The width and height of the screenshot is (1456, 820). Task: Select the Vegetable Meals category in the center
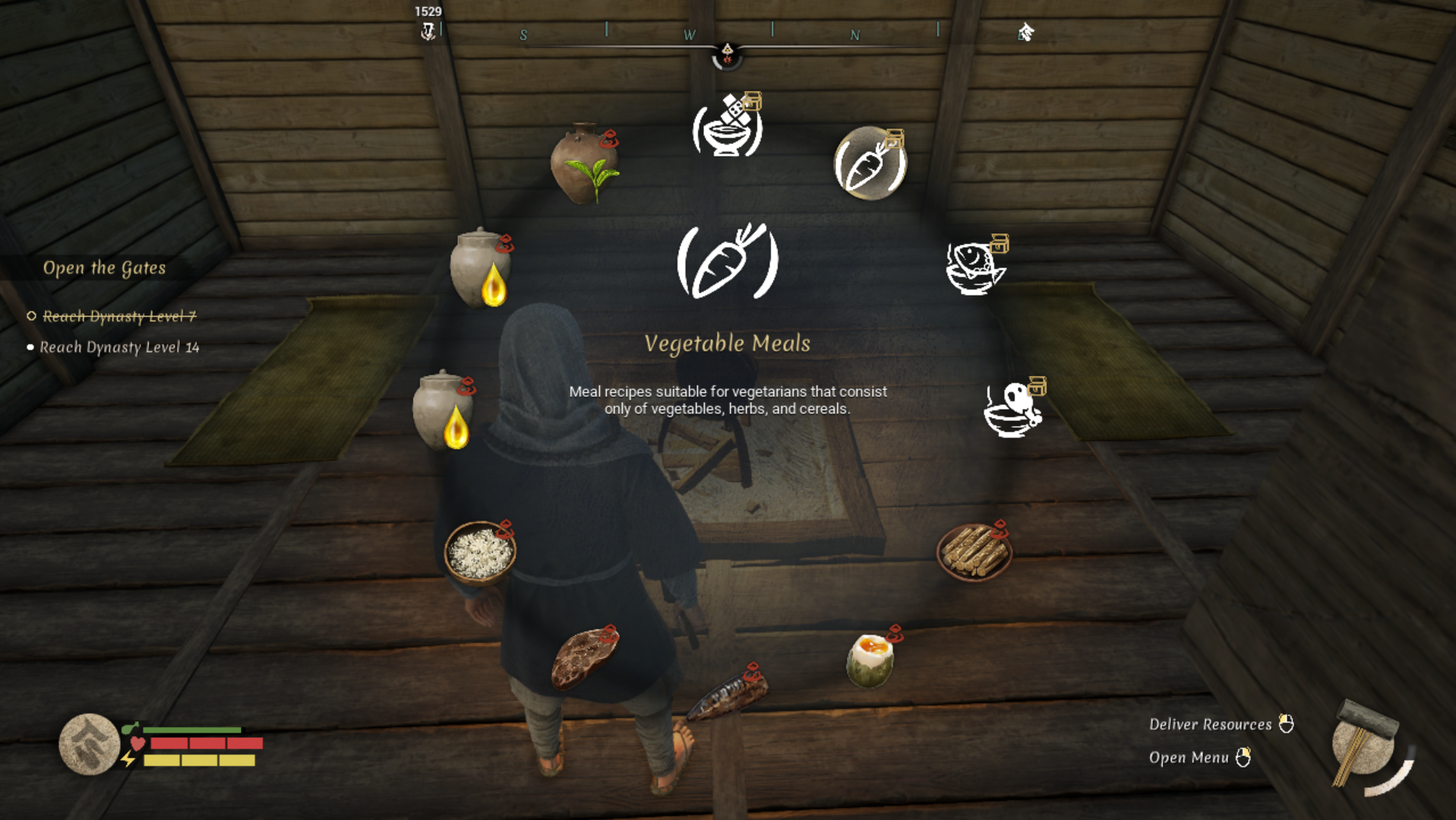coord(727,261)
